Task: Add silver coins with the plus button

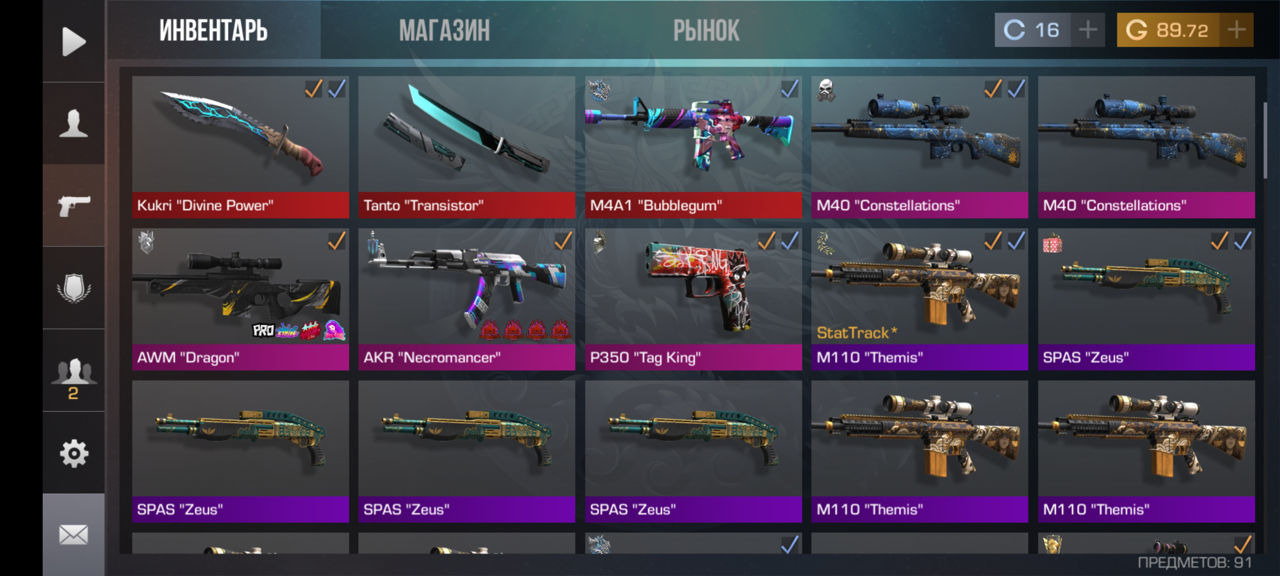Action: tap(1088, 30)
